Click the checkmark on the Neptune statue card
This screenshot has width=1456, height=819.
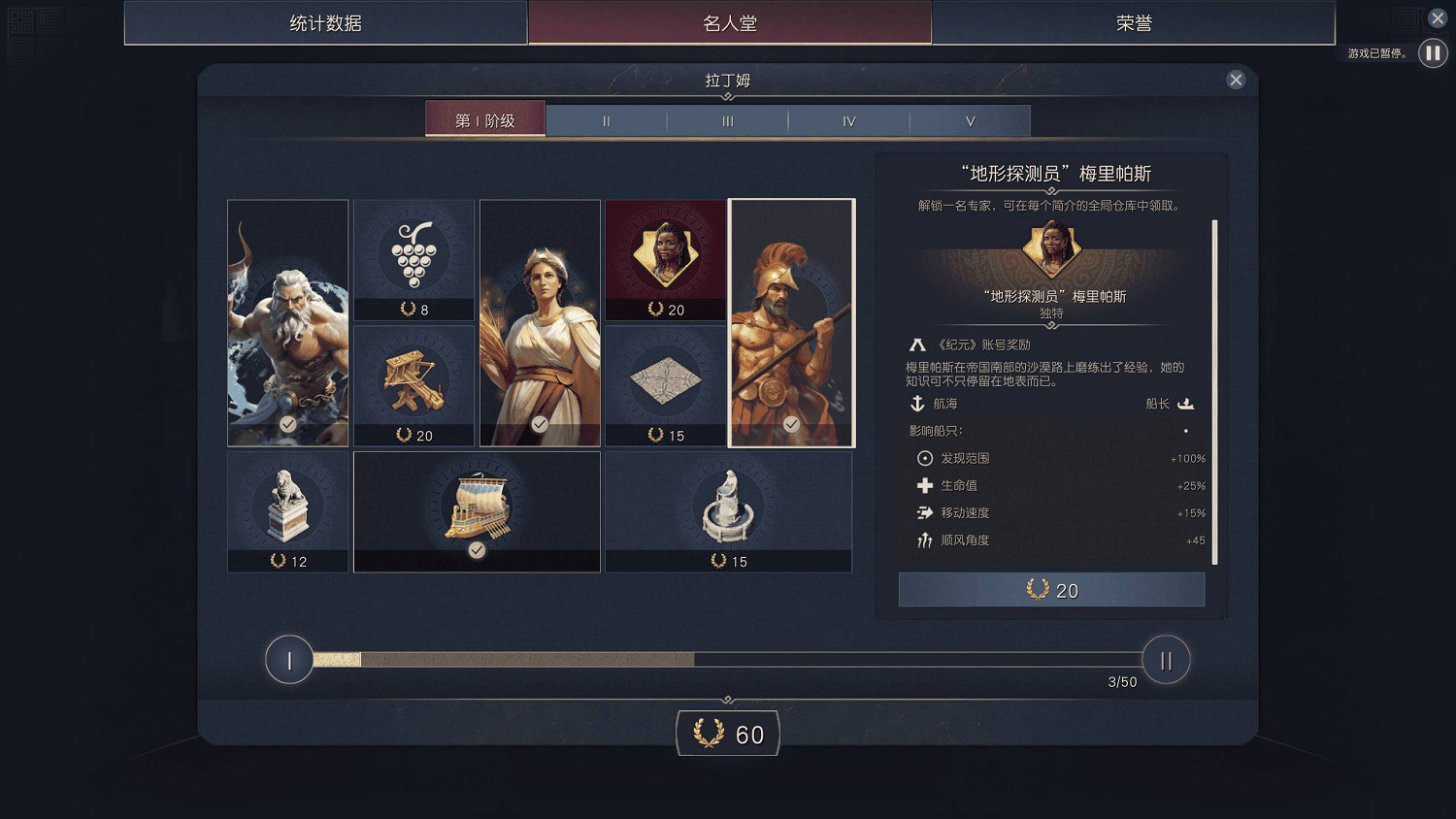click(x=287, y=423)
